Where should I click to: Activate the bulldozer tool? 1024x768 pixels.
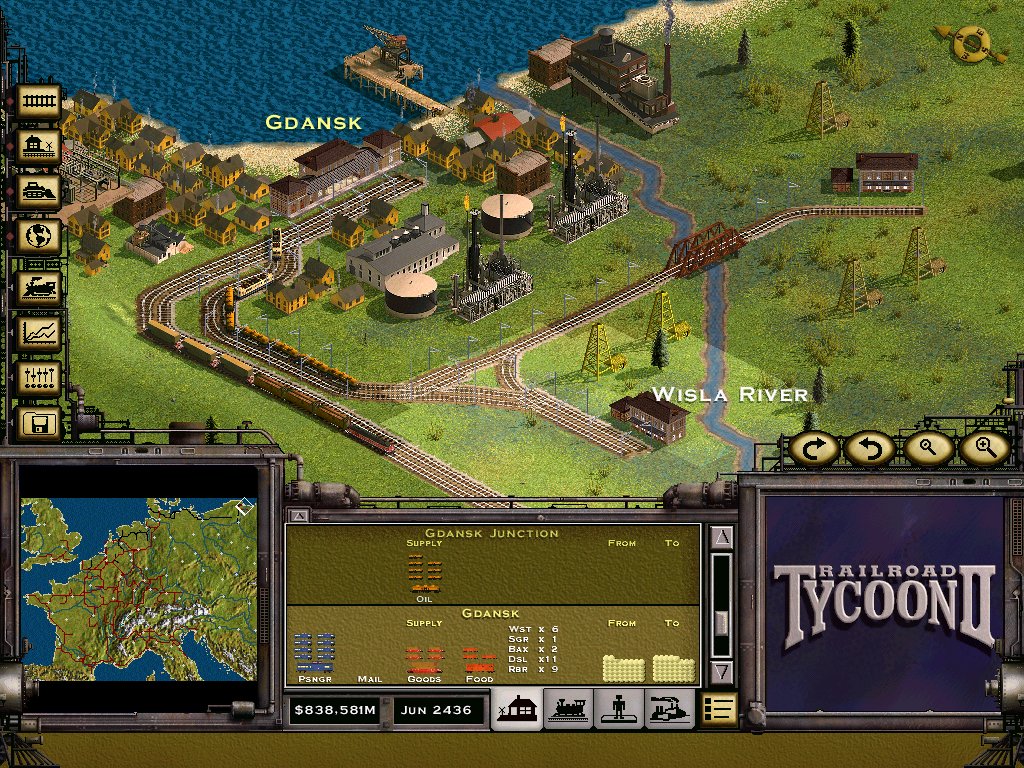pyautogui.click(x=40, y=191)
